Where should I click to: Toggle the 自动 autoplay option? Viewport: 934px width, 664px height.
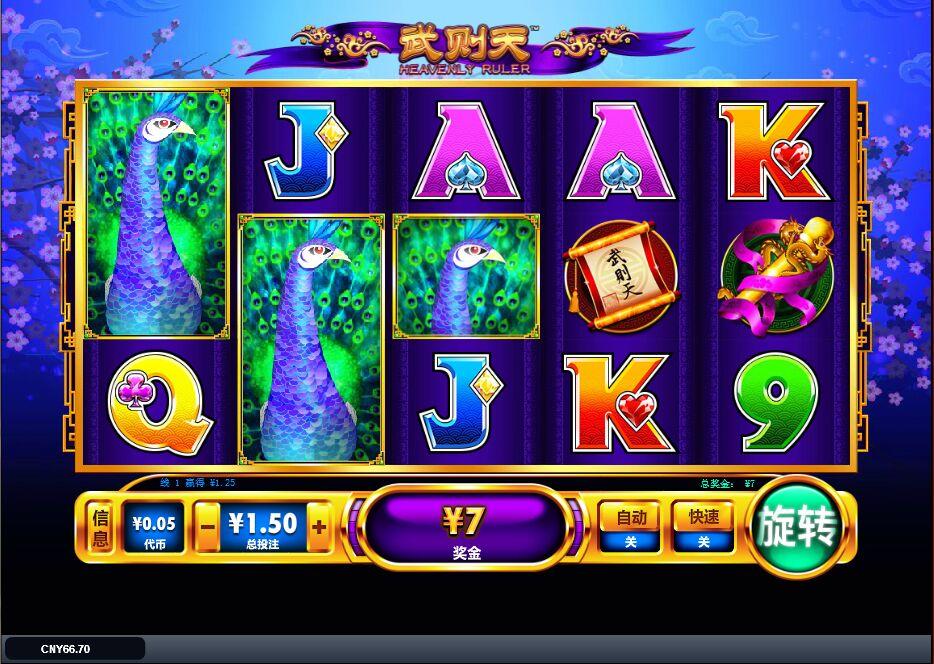629,527
